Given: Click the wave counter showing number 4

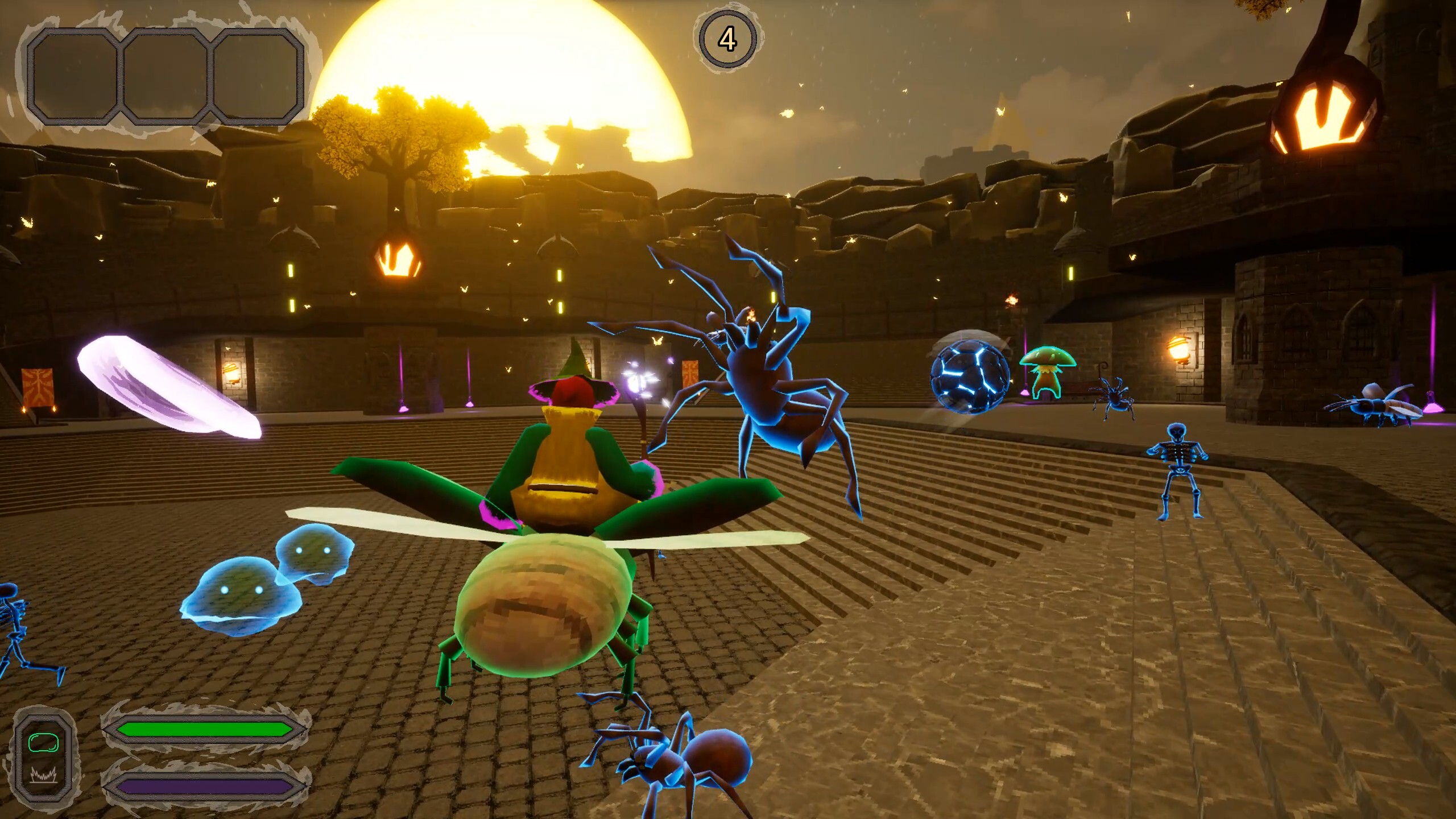Looking at the screenshot, I should click(729, 38).
